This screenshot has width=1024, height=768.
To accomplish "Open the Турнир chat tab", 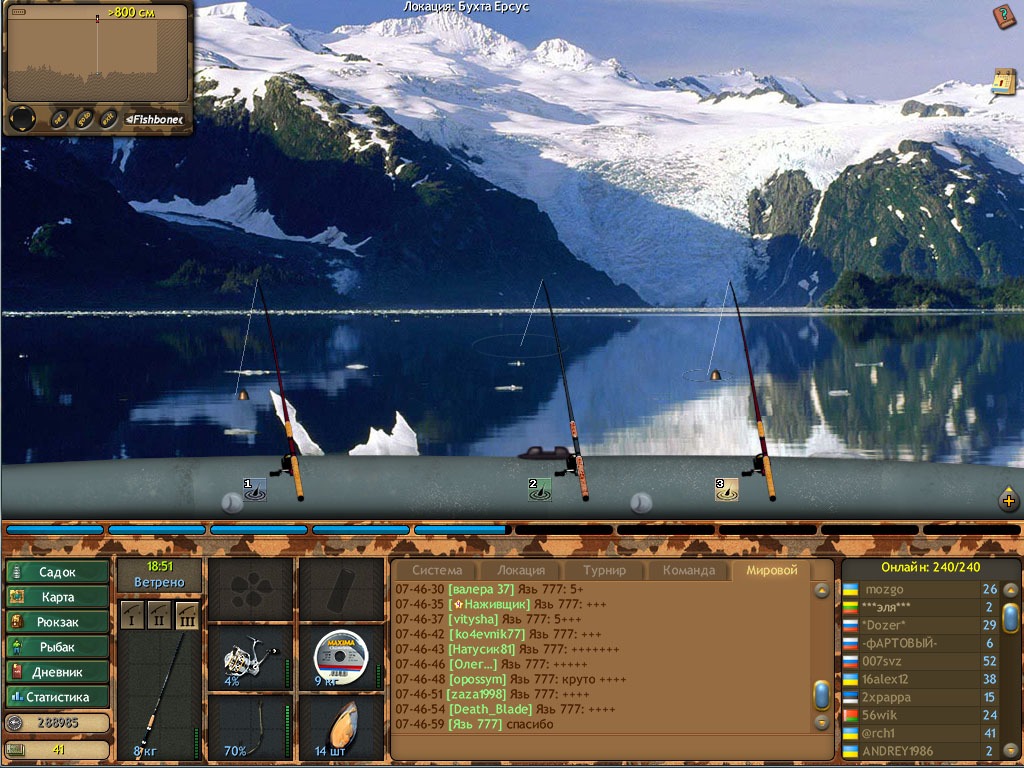I will click(604, 570).
